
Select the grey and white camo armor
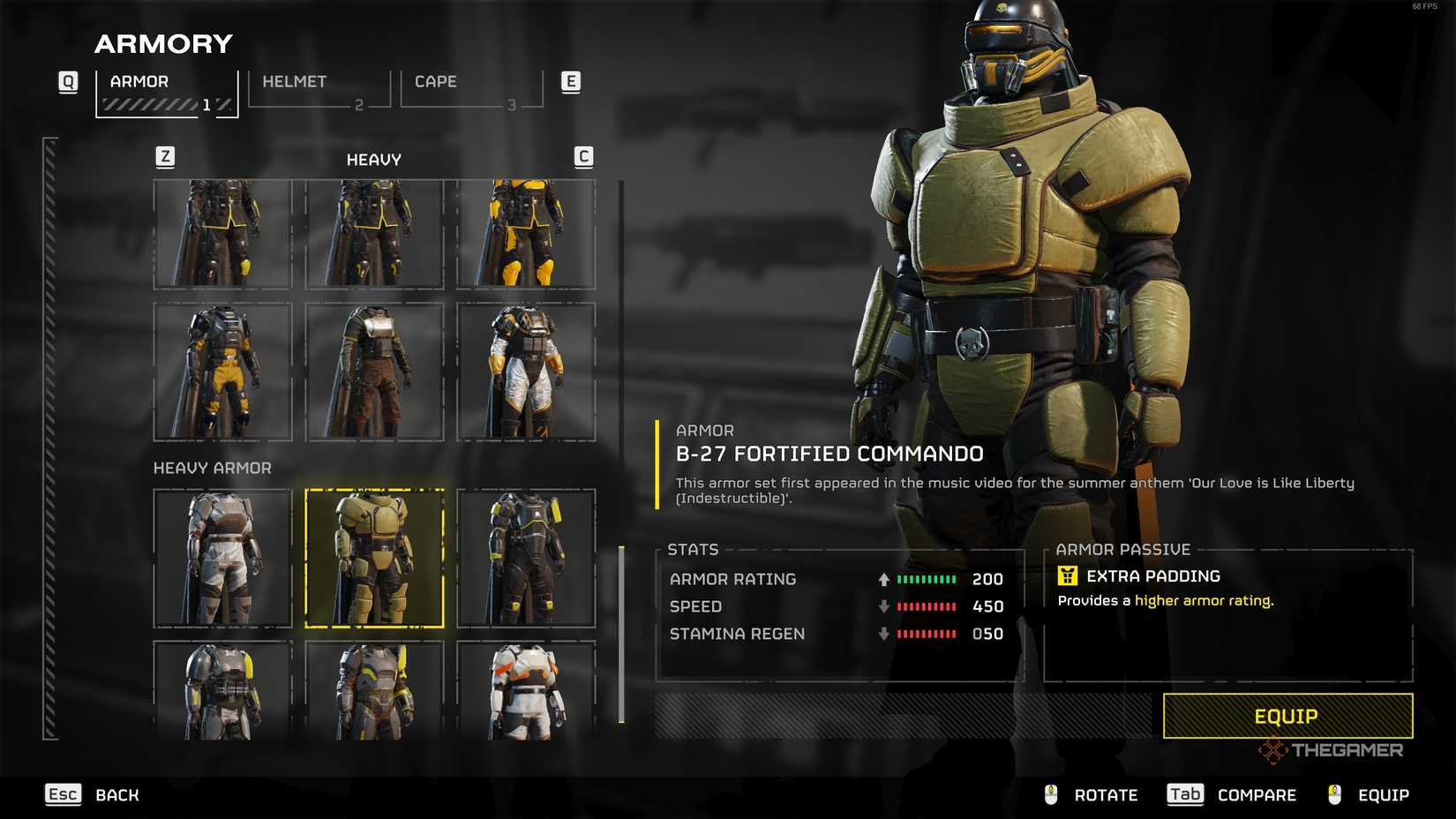222,558
